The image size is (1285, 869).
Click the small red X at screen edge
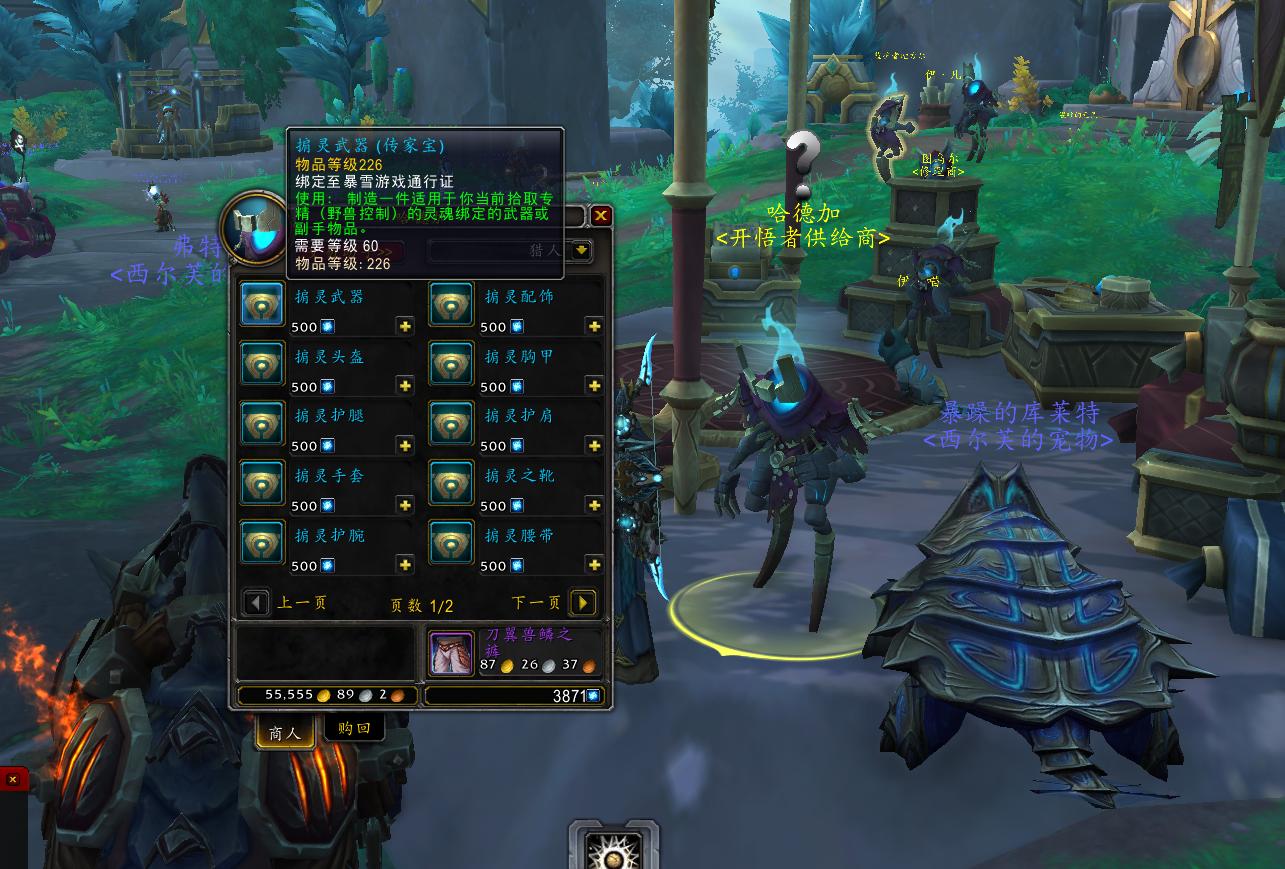(x=13, y=779)
